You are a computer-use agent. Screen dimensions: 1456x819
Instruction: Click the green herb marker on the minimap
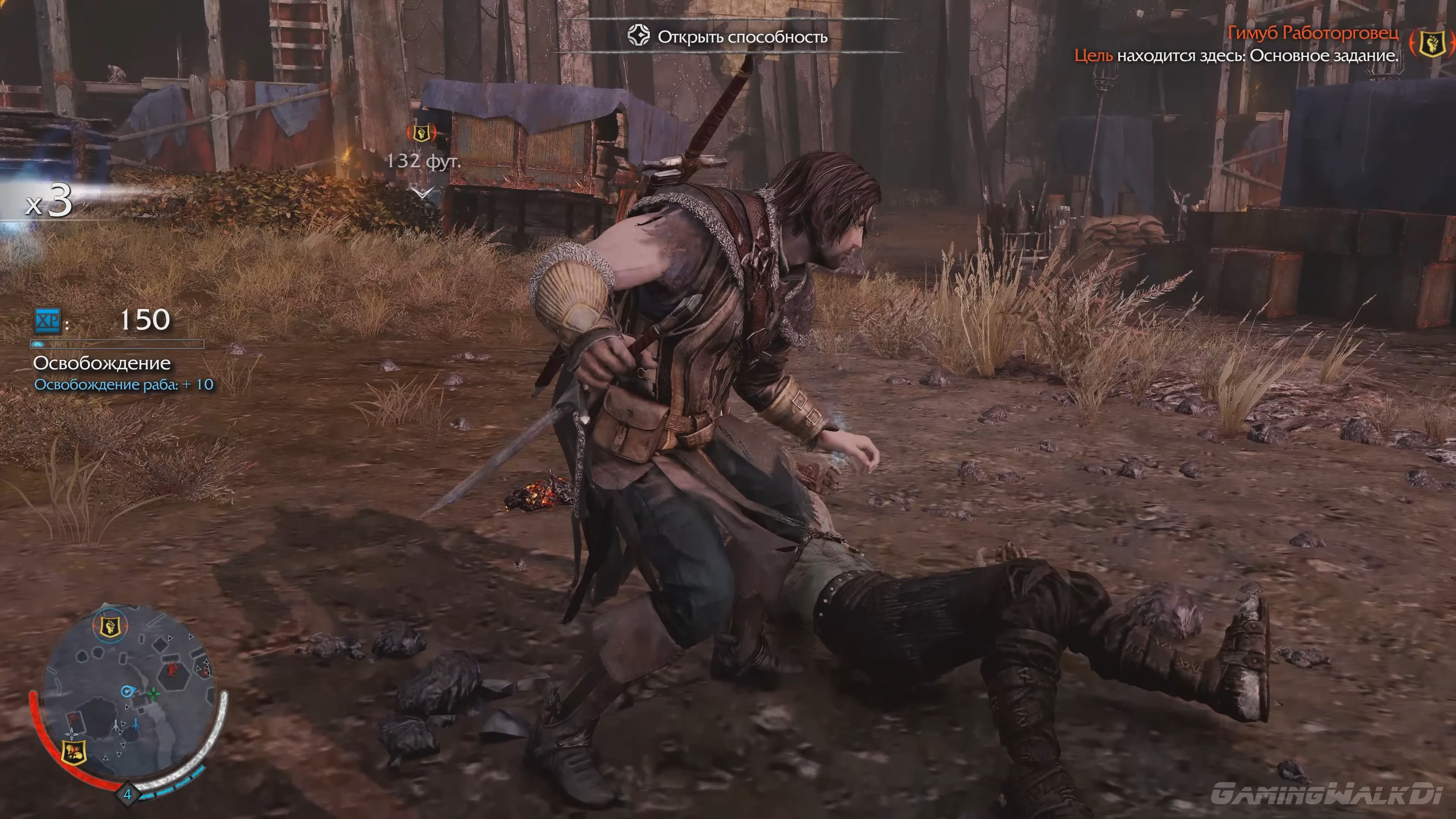coord(154,693)
